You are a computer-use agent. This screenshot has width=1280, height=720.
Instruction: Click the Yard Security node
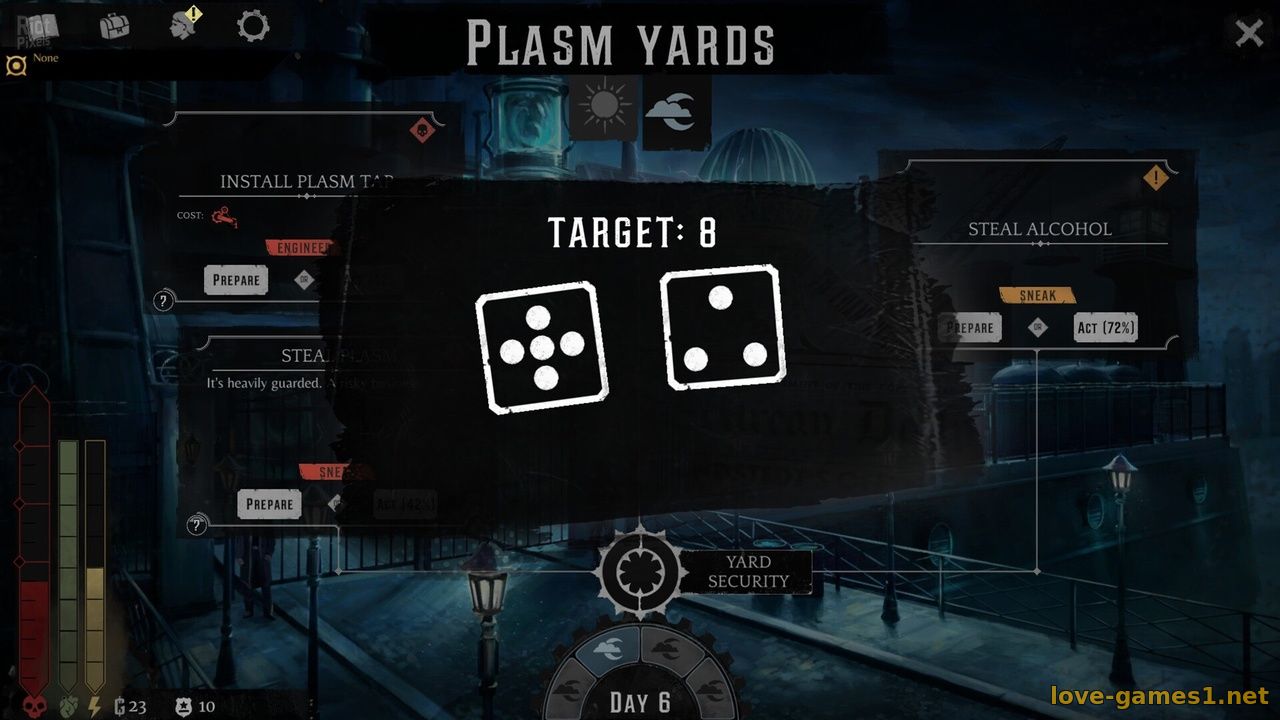point(640,572)
